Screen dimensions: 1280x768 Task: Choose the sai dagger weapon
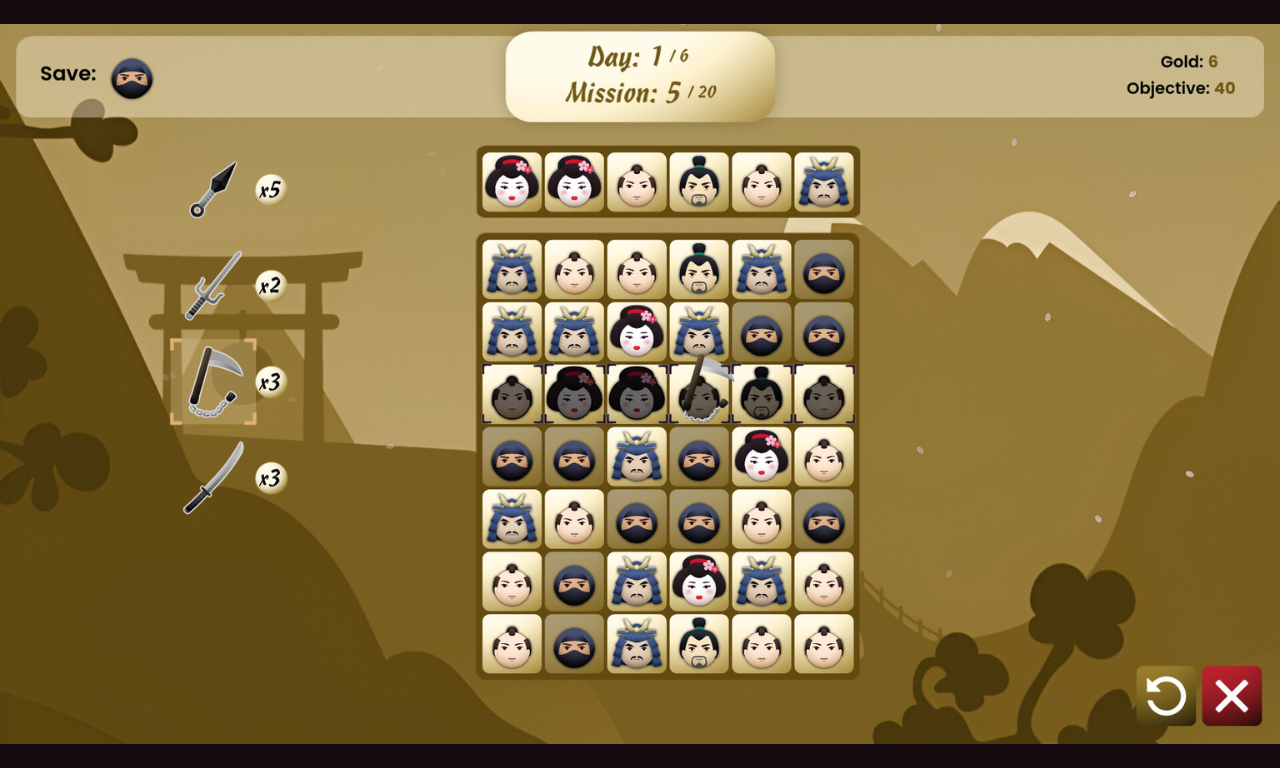pos(214,285)
